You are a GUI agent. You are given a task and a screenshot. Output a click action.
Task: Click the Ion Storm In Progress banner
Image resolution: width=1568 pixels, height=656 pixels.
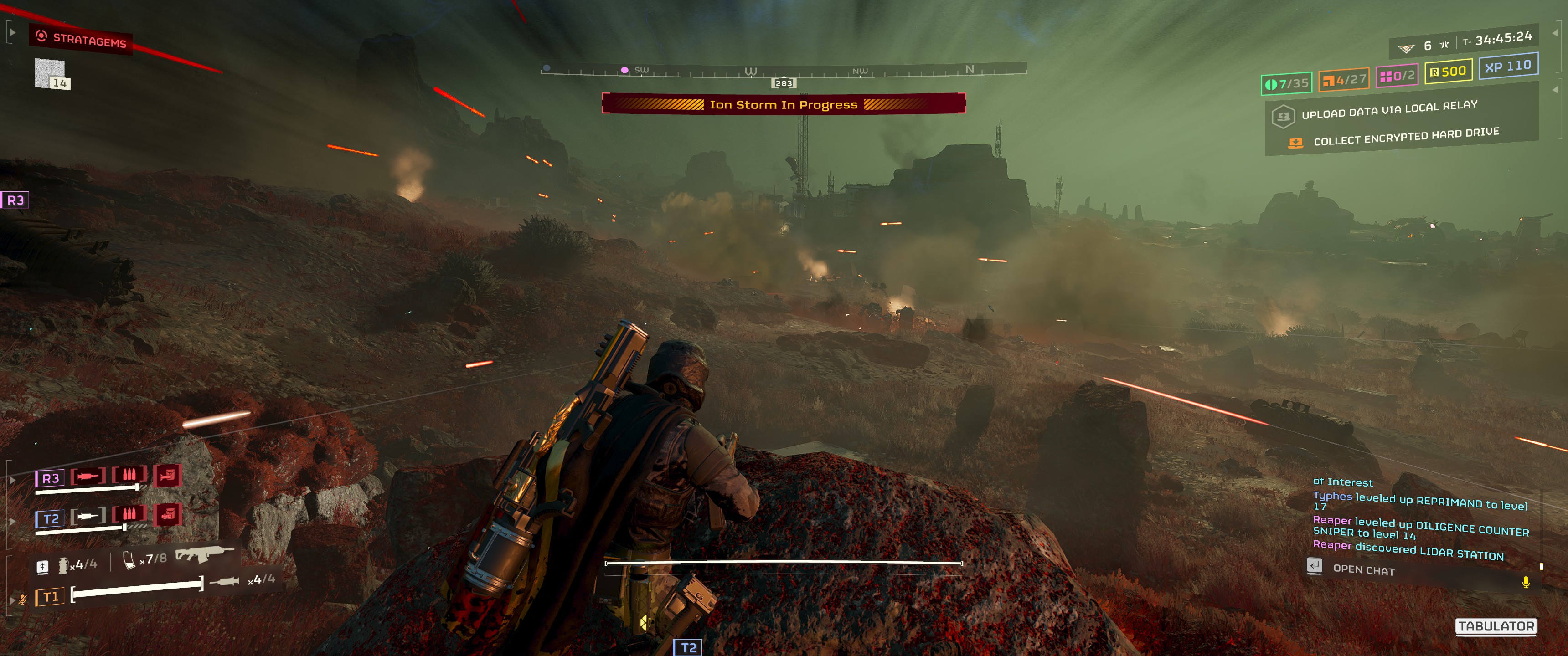point(783,104)
